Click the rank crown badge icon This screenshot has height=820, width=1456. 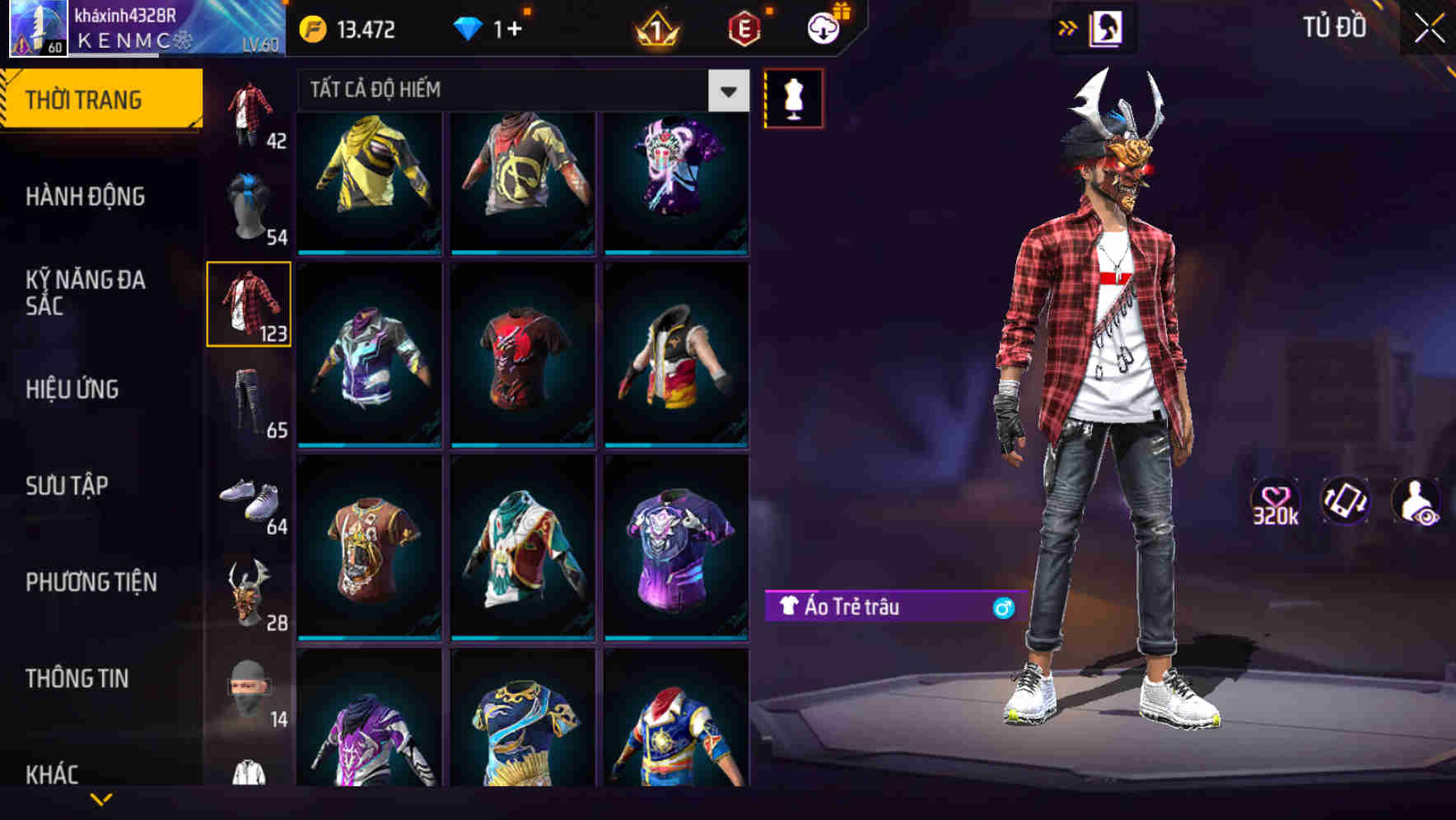655,29
